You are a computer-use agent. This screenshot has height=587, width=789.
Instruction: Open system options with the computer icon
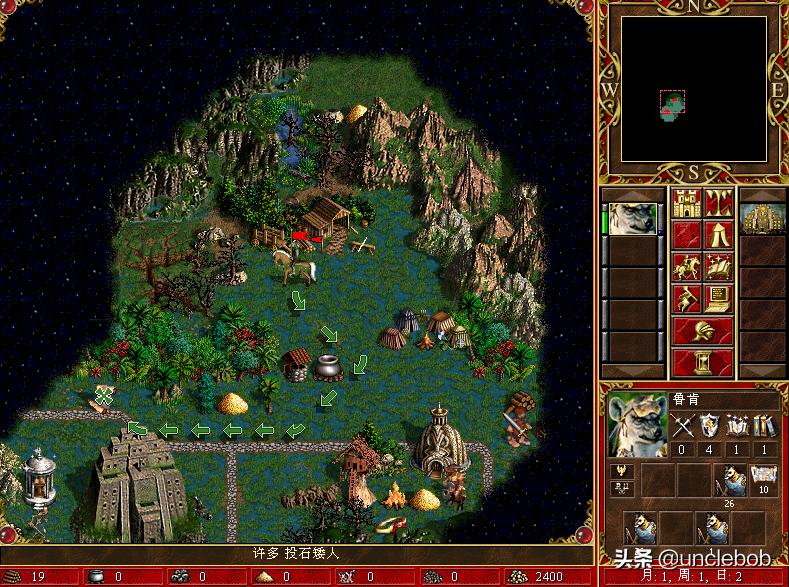(x=719, y=299)
